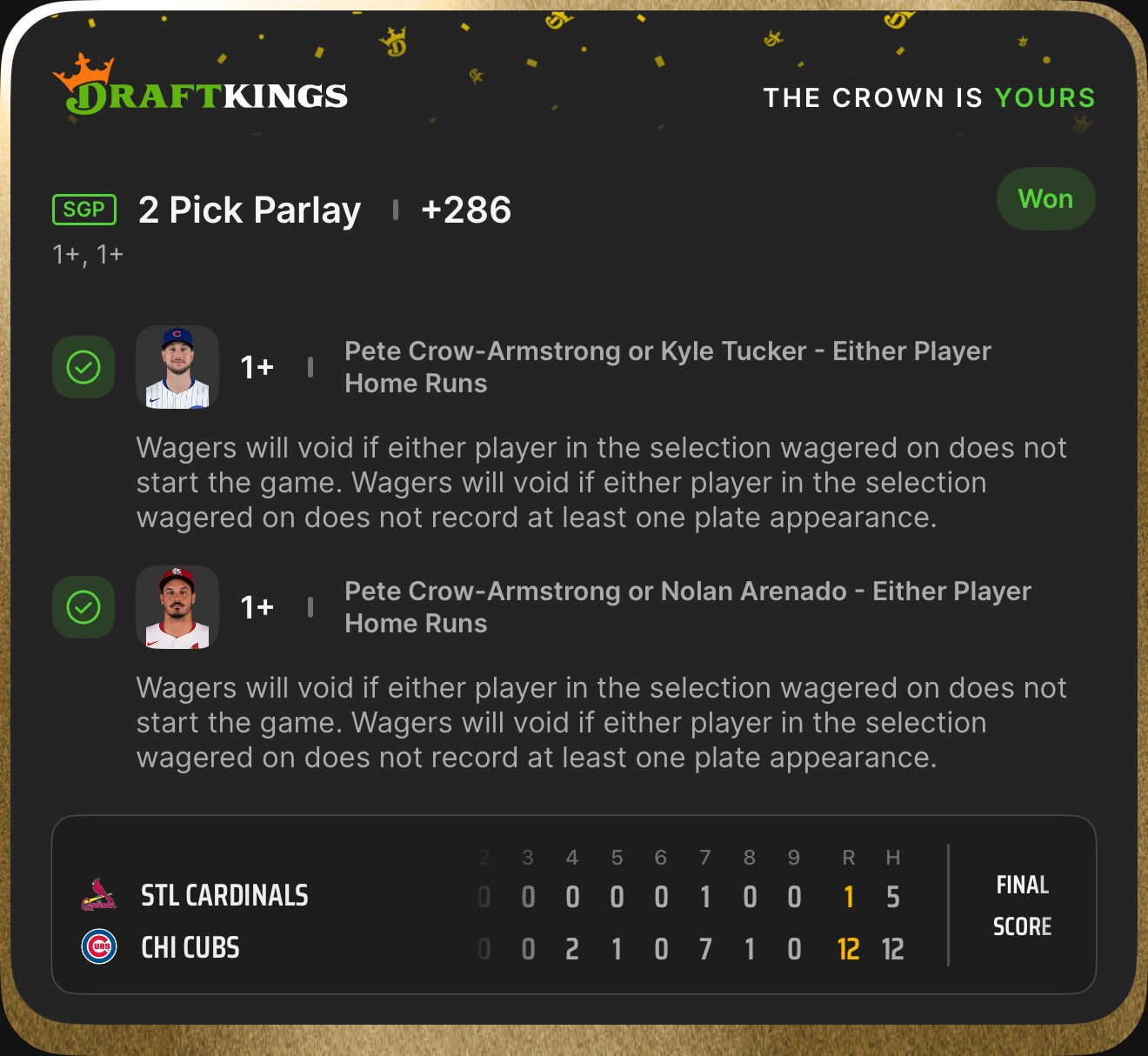The image size is (1148, 1056).
Task: Click the checkmark beside the Nolan Arenado pick
Action: coord(83,607)
